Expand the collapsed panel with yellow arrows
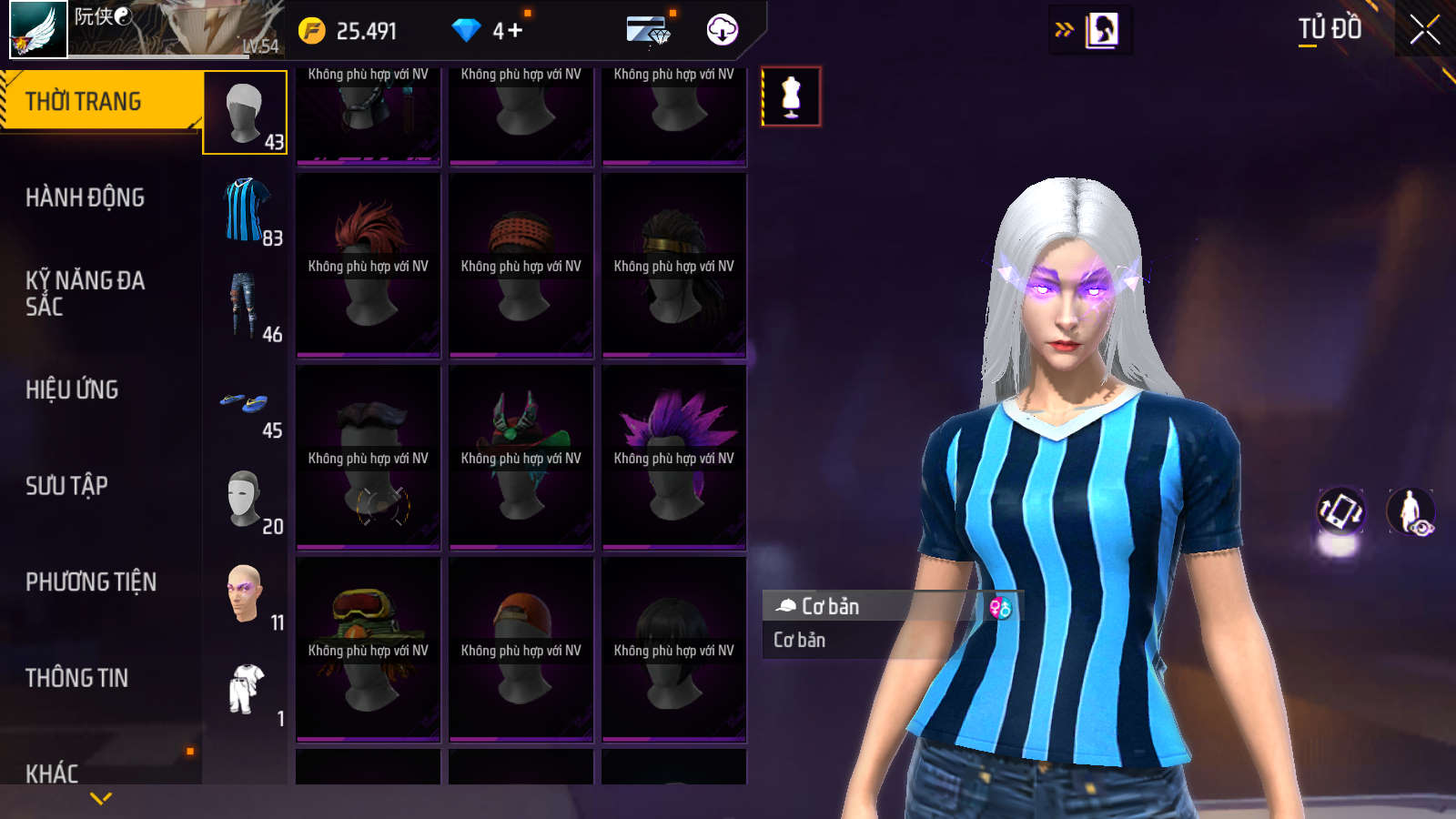Image resolution: width=1456 pixels, height=819 pixels. click(1064, 30)
